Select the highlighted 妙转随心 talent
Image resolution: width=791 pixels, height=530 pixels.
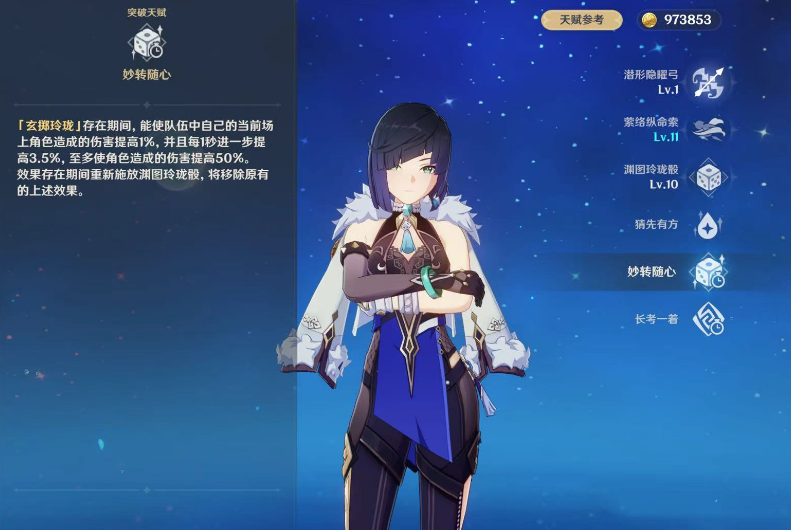(708, 272)
